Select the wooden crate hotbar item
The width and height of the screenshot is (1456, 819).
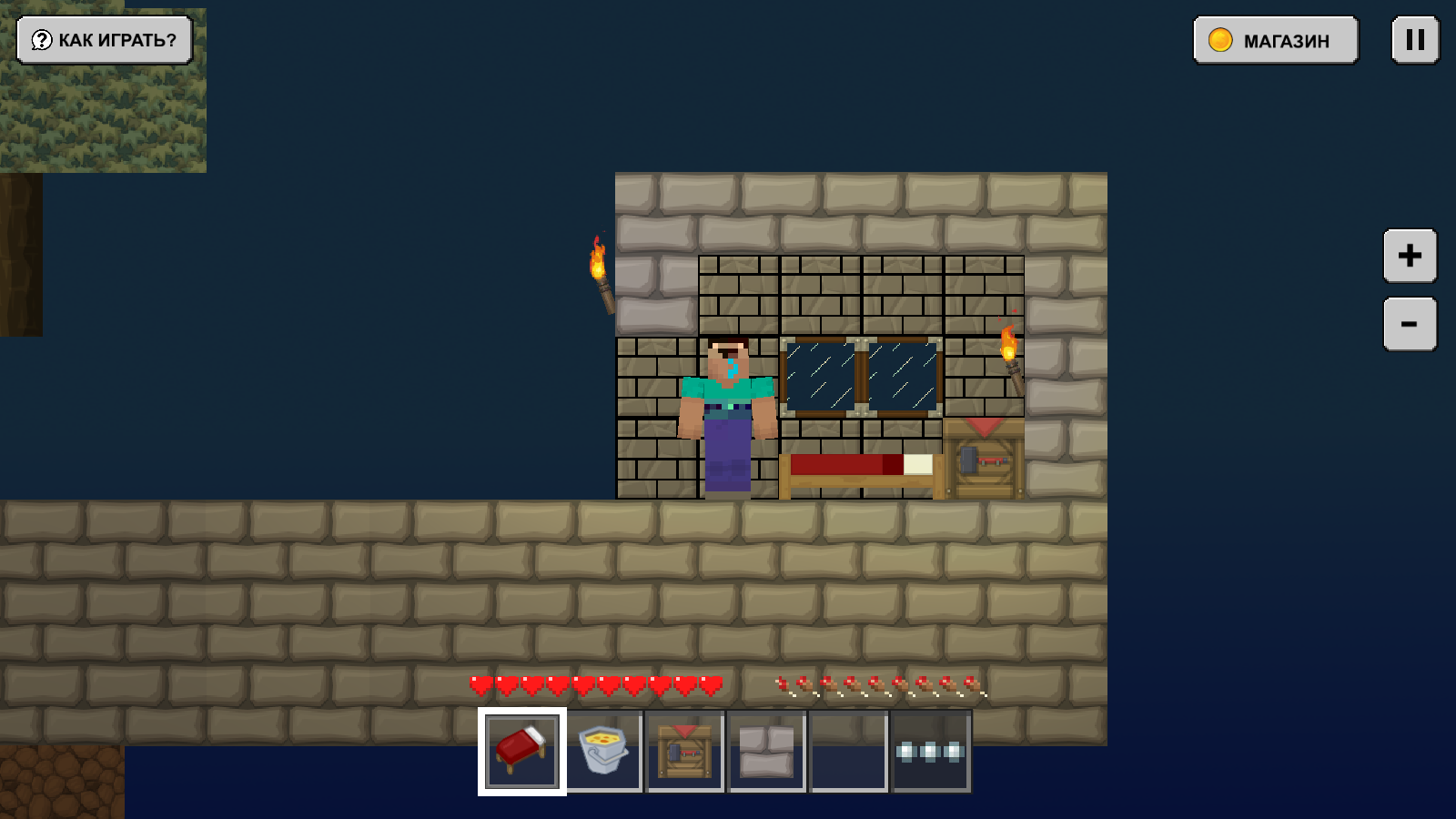(x=684, y=751)
